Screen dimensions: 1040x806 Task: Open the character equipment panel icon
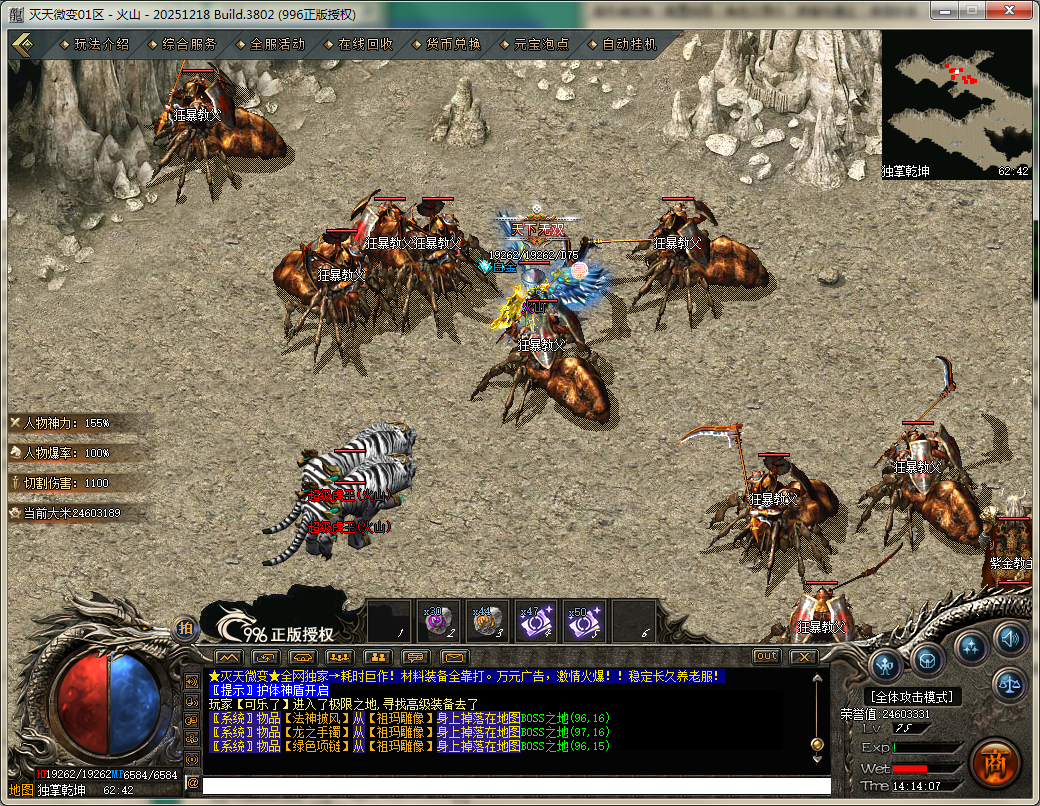pos(886,663)
